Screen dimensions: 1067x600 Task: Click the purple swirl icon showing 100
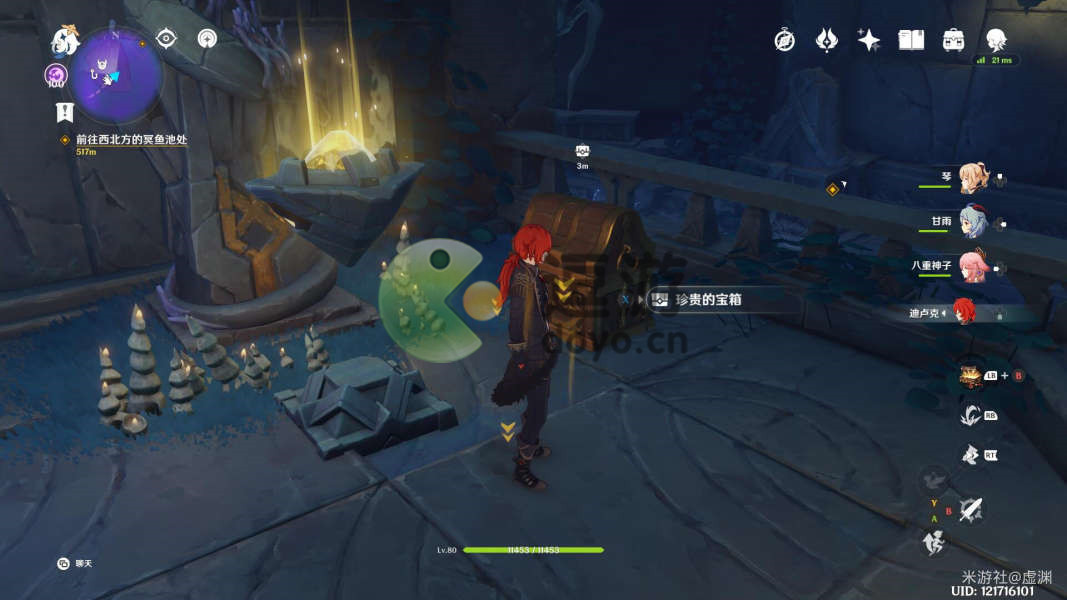[x=56, y=75]
